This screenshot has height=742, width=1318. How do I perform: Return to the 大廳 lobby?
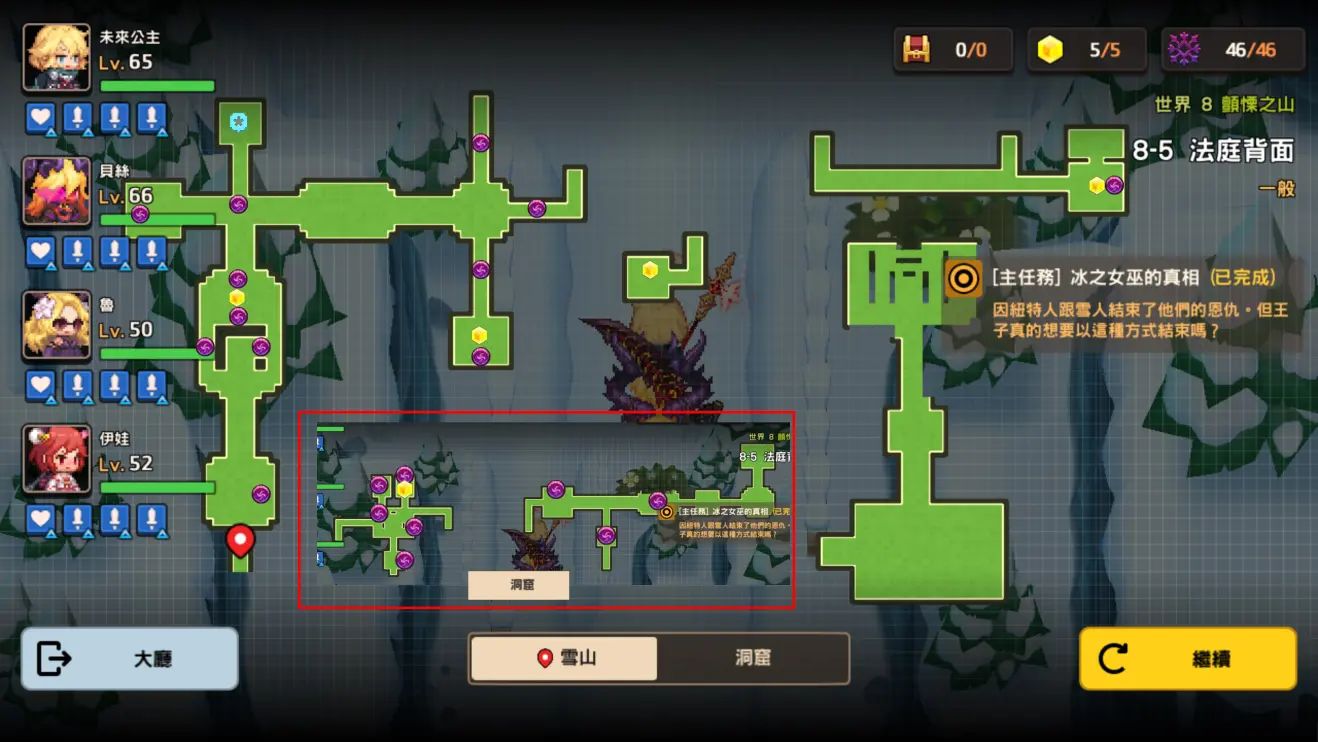click(x=129, y=659)
